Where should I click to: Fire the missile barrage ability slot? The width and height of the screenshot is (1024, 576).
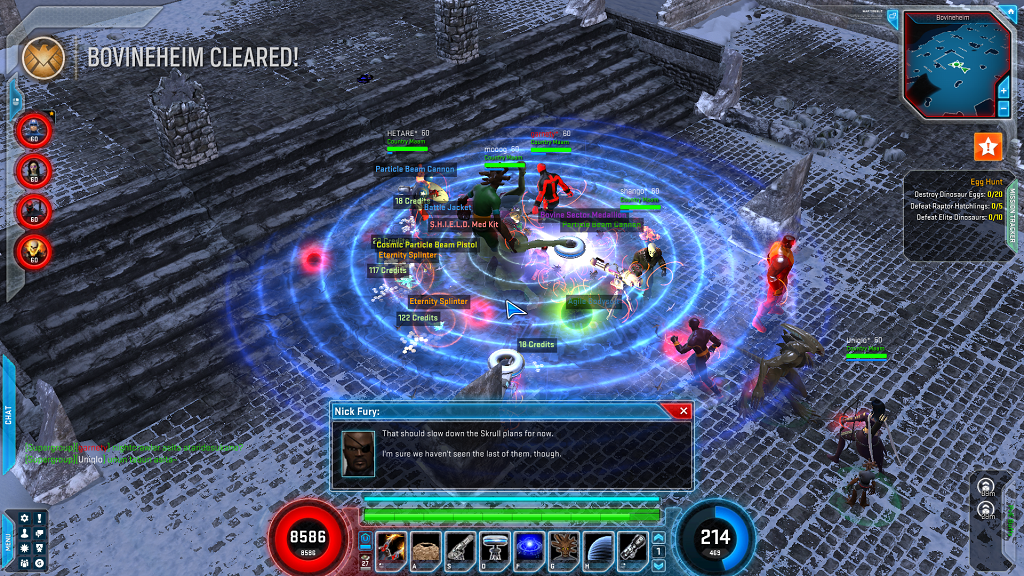coord(392,547)
